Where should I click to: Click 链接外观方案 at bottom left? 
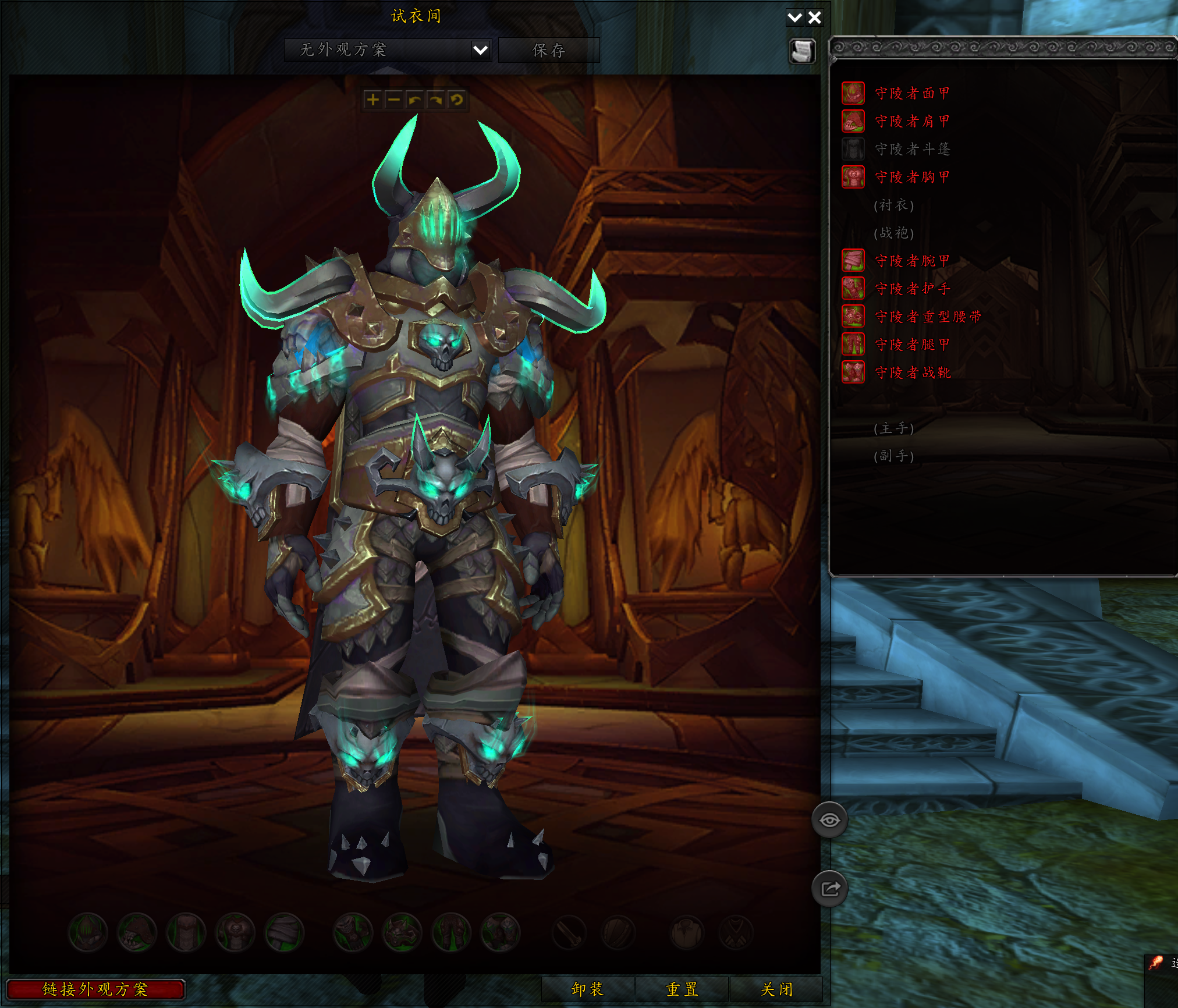tap(97, 989)
